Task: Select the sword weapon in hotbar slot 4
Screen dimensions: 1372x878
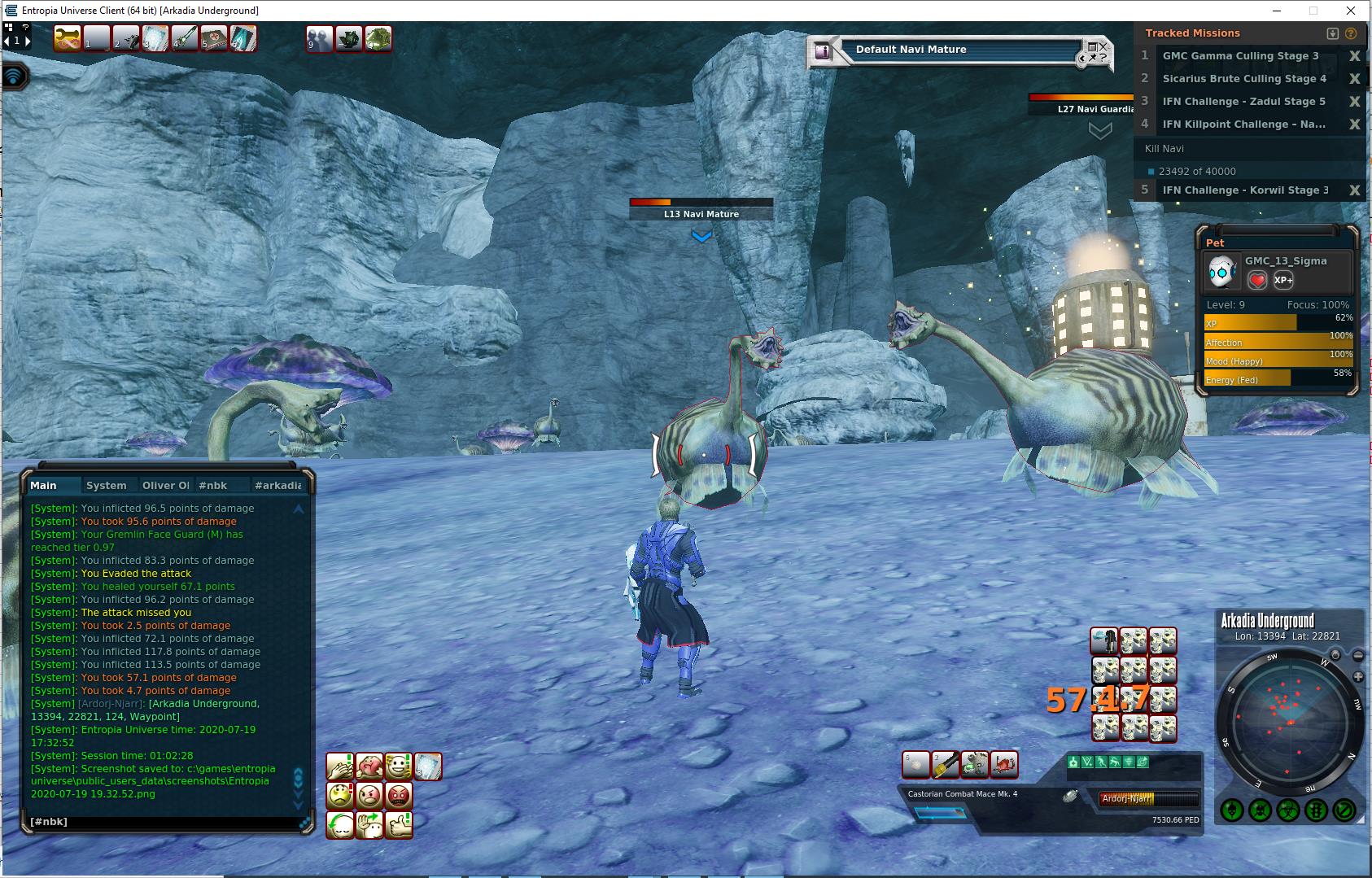Action: tap(185, 38)
